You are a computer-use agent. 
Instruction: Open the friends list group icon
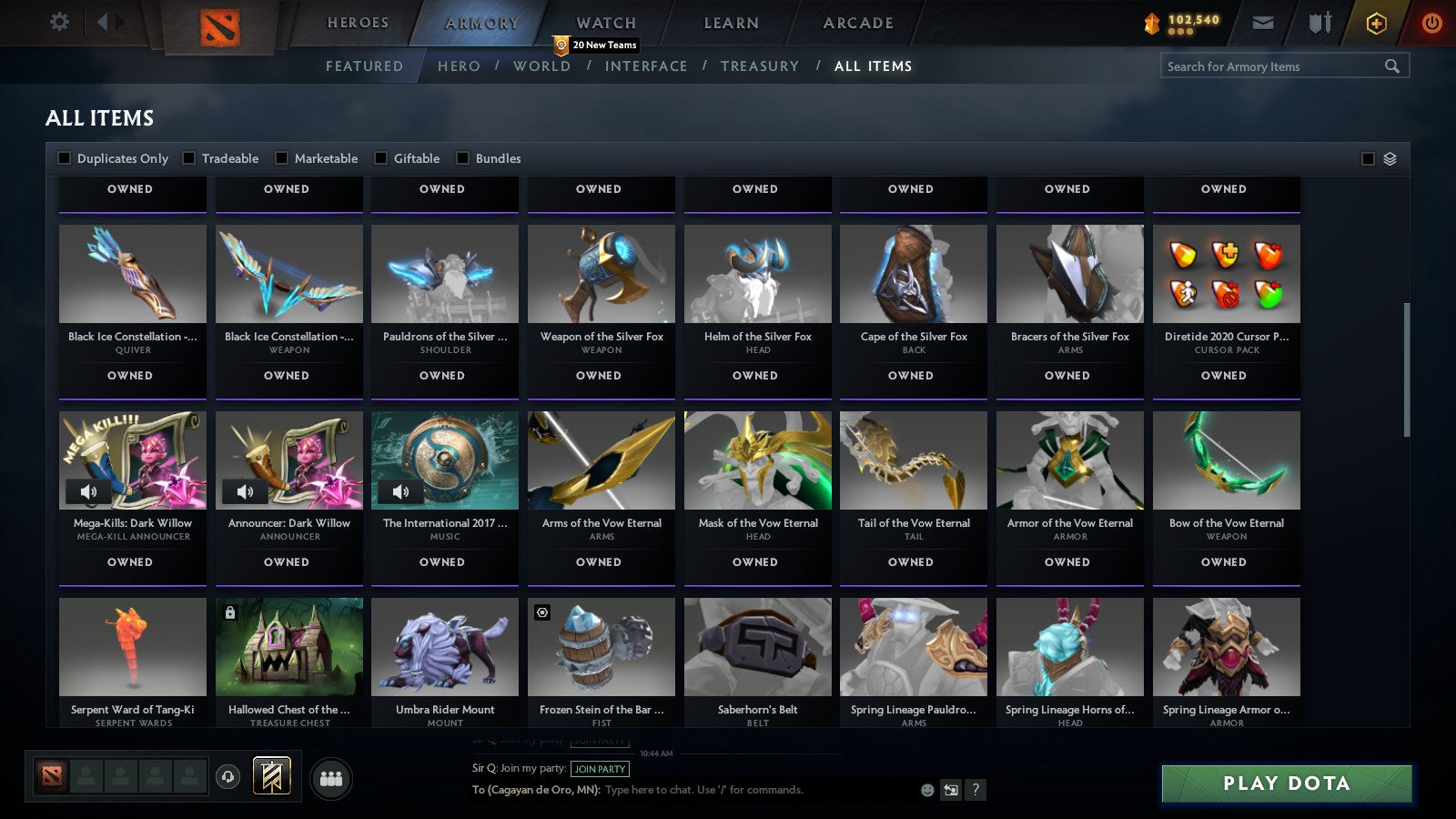331,779
